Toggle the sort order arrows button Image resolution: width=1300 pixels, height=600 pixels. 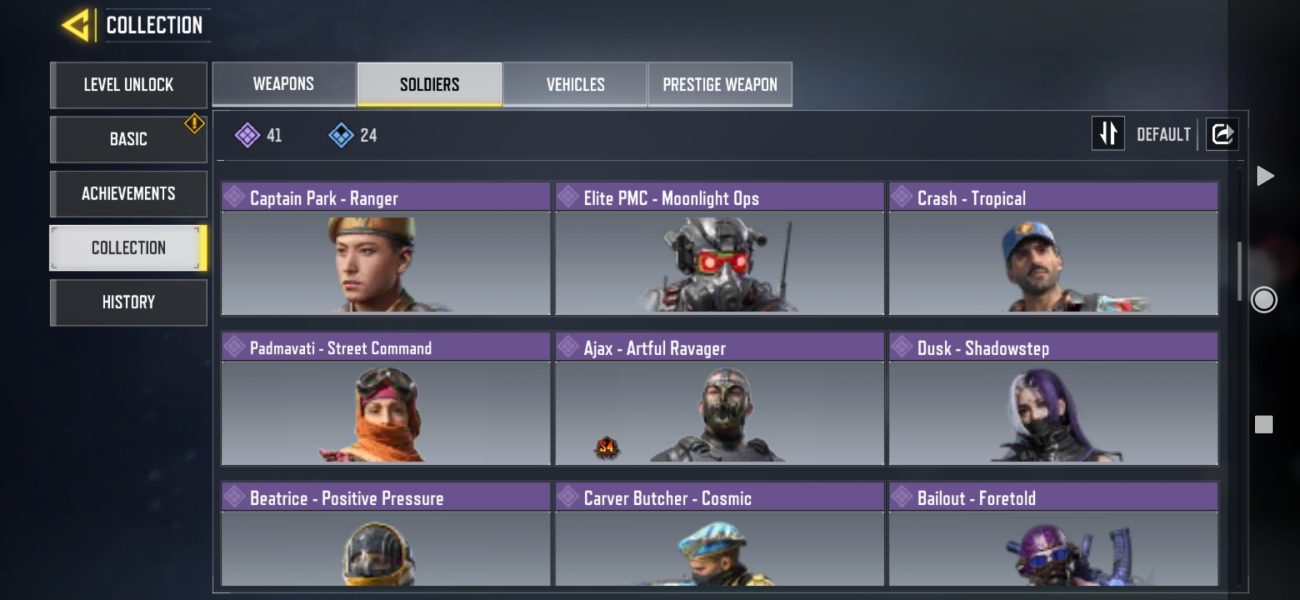pyautogui.click(x=1108, y=134)
